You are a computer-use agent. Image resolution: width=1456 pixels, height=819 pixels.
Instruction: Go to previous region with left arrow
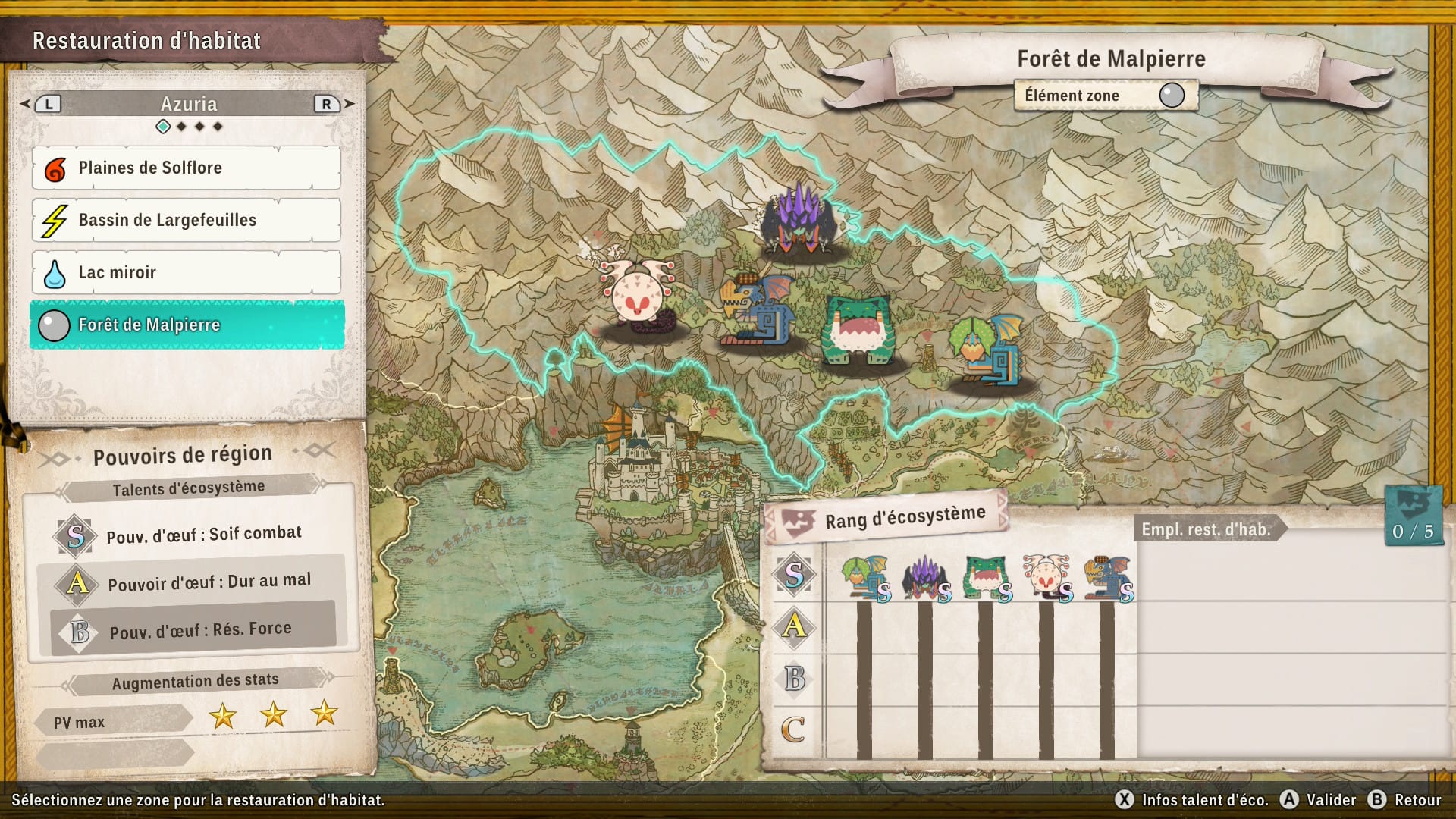coord(27,104)
